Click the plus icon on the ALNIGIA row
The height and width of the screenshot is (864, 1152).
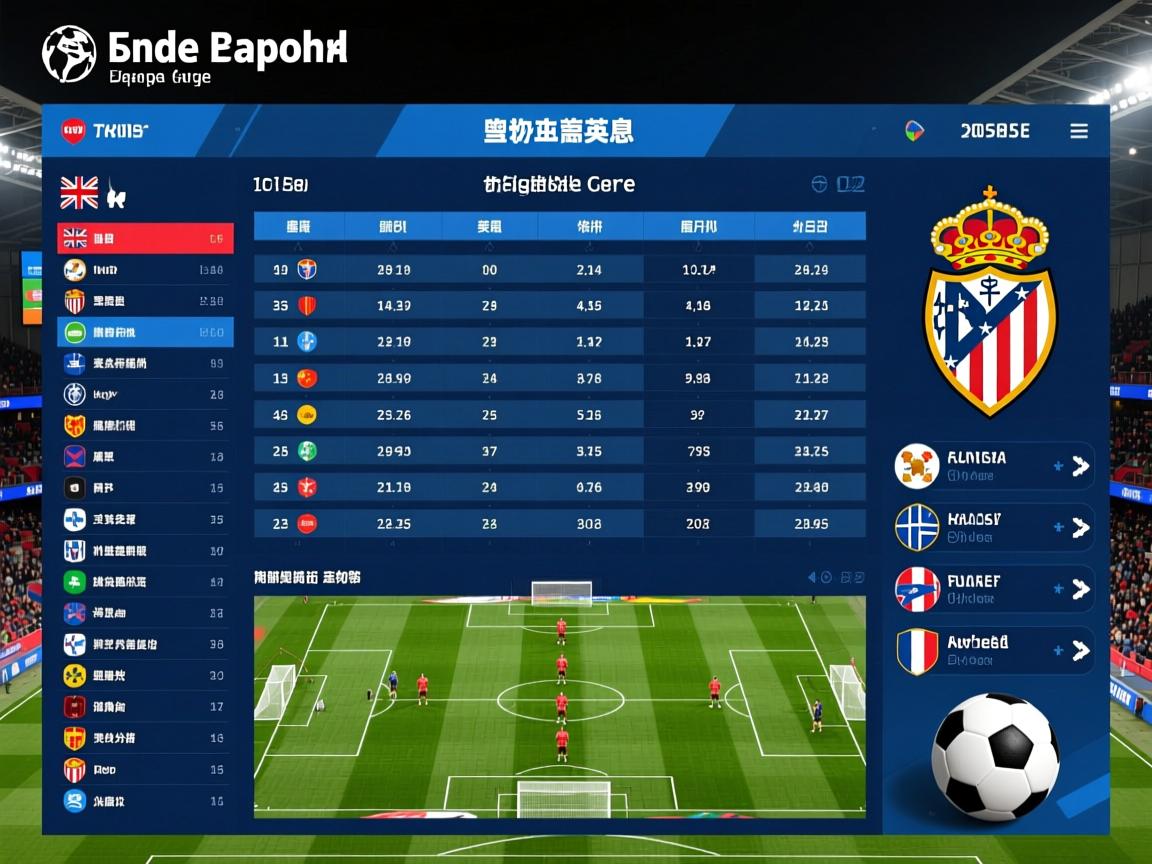pos(1058,466)
